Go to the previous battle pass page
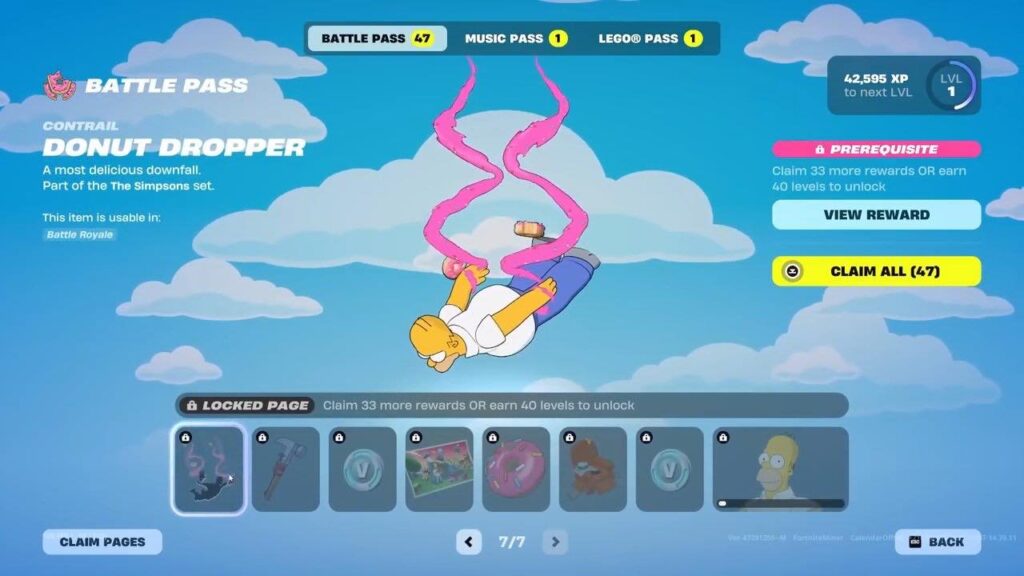 tap(469, 542)
